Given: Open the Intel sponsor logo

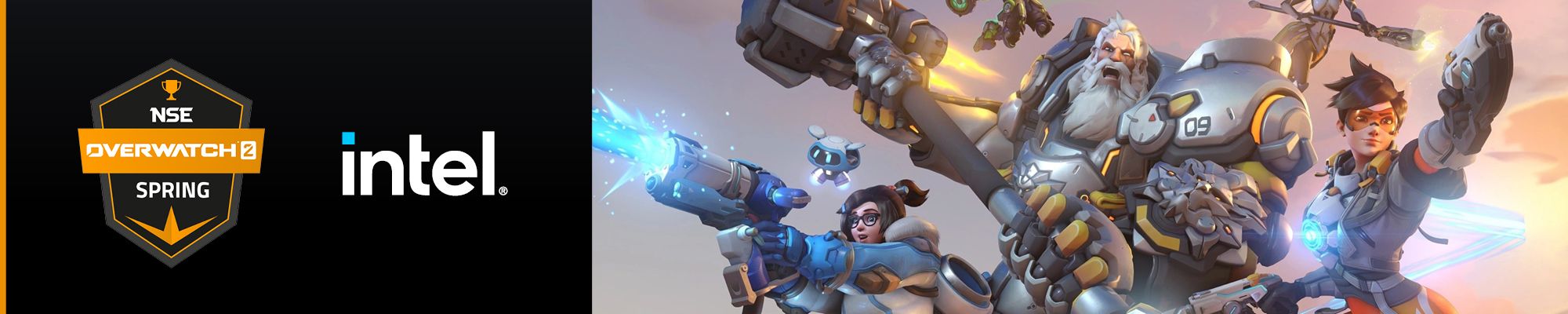Looking at the screenshot, I should (423, 164).
